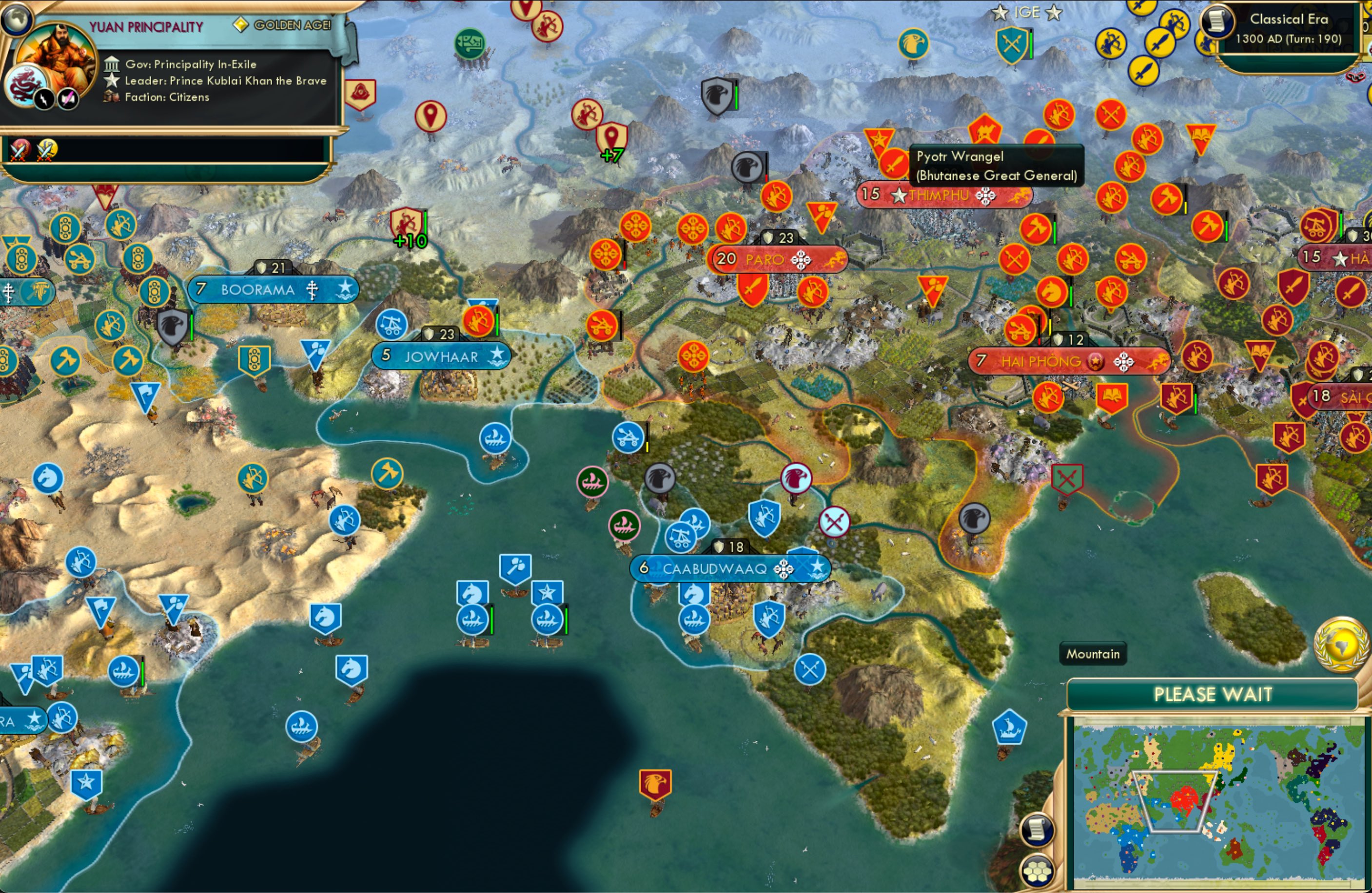Click the Thimphu city banner
The image size is (1372, 893).
coord(944,195)
